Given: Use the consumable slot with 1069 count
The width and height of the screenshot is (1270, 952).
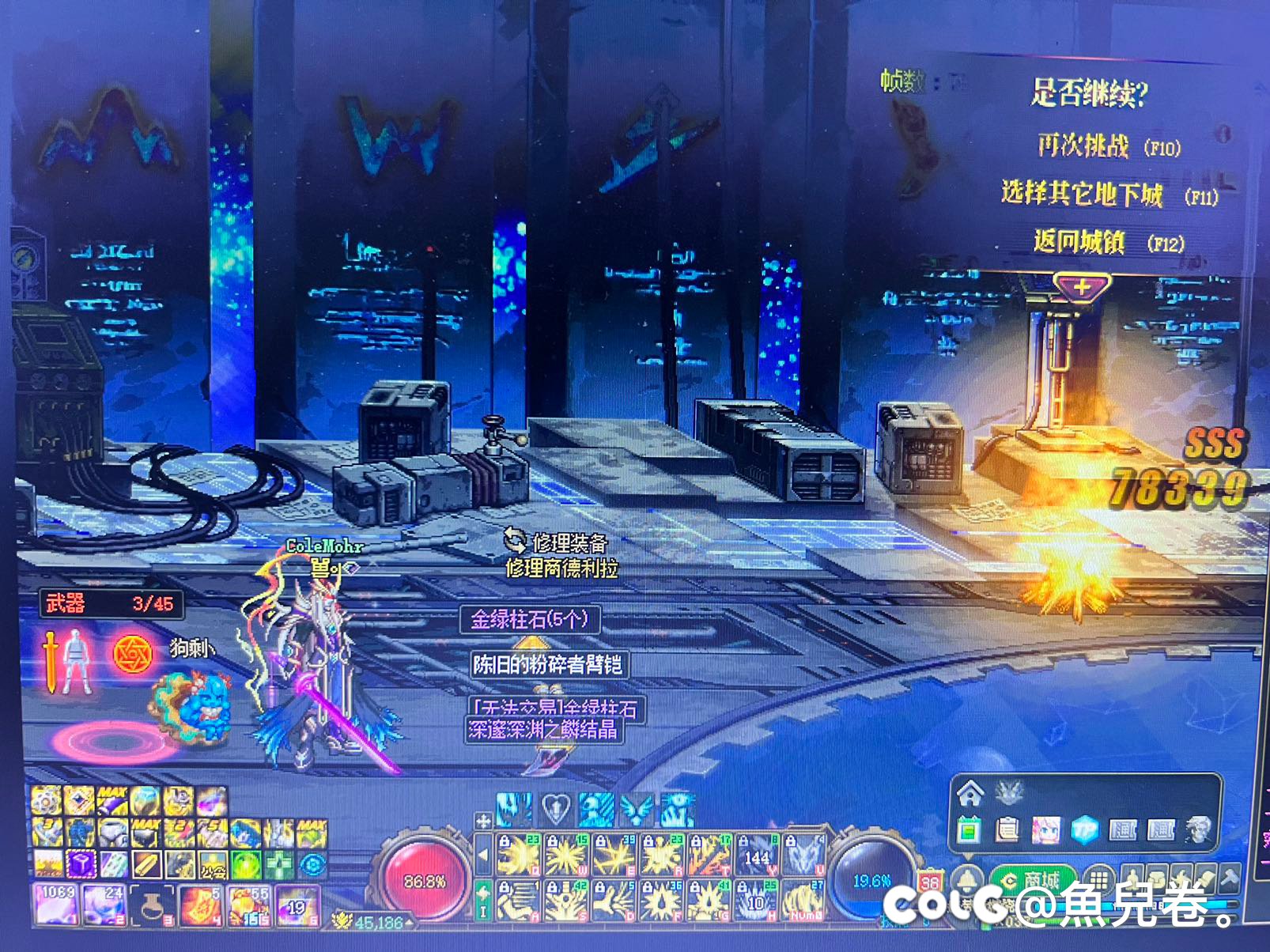Looking at the screenshot, I should coord(56,904).
